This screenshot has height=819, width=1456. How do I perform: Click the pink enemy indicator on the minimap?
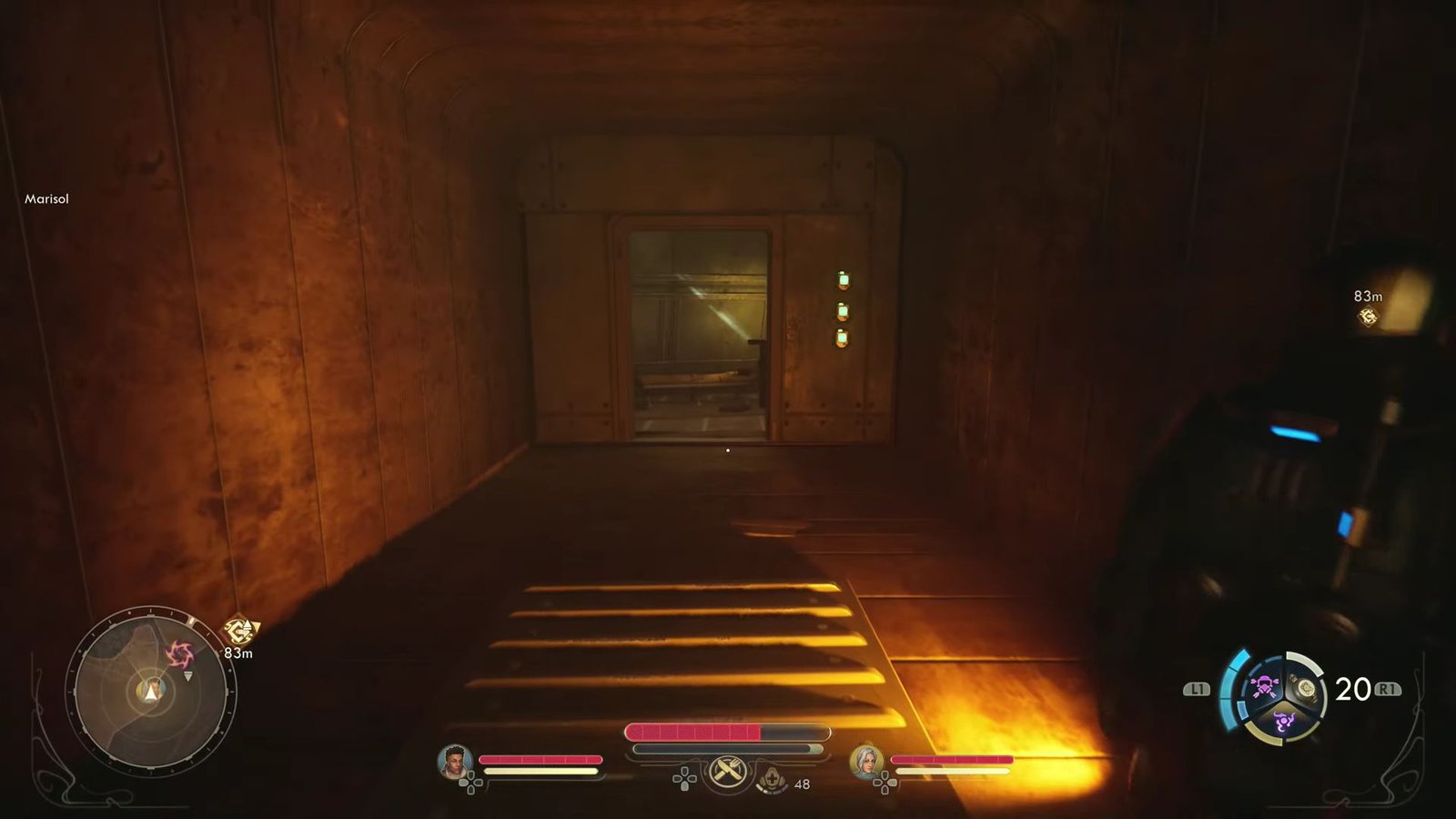point(179,653)
